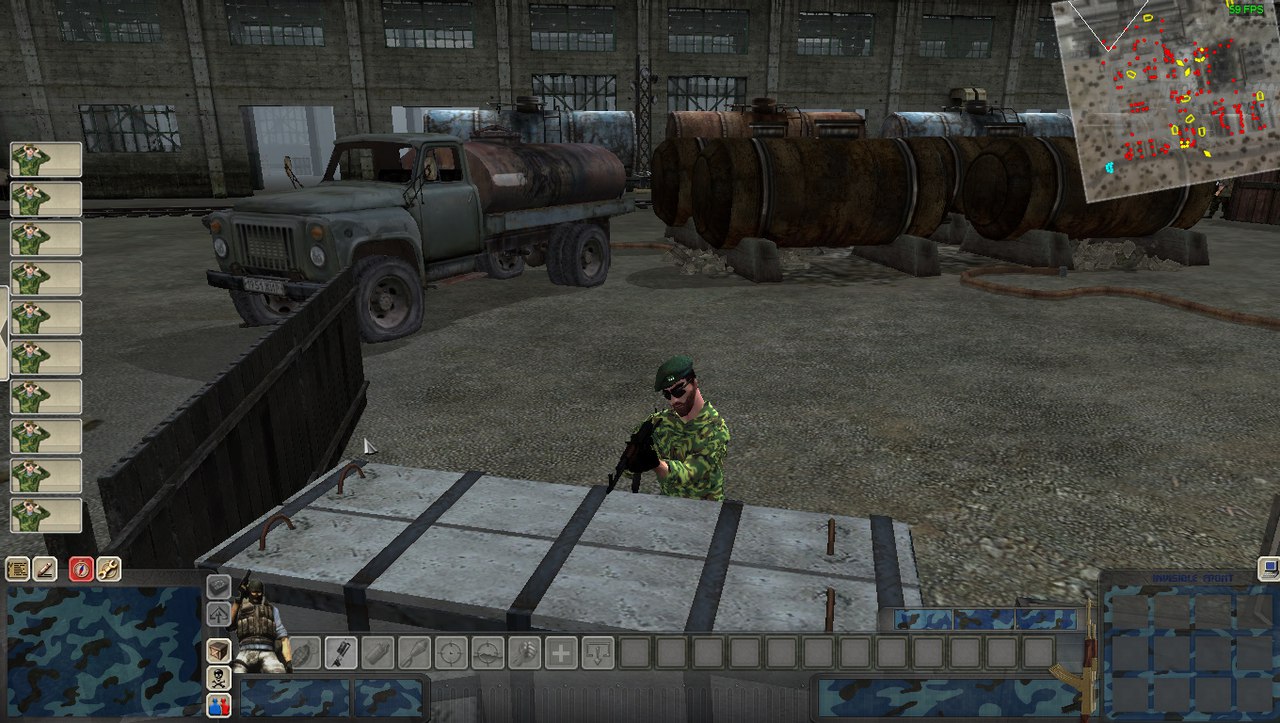Open the red and blue players icon
Image resolution: width=1280 pixels, height=723 pixels.
point(218,705)
